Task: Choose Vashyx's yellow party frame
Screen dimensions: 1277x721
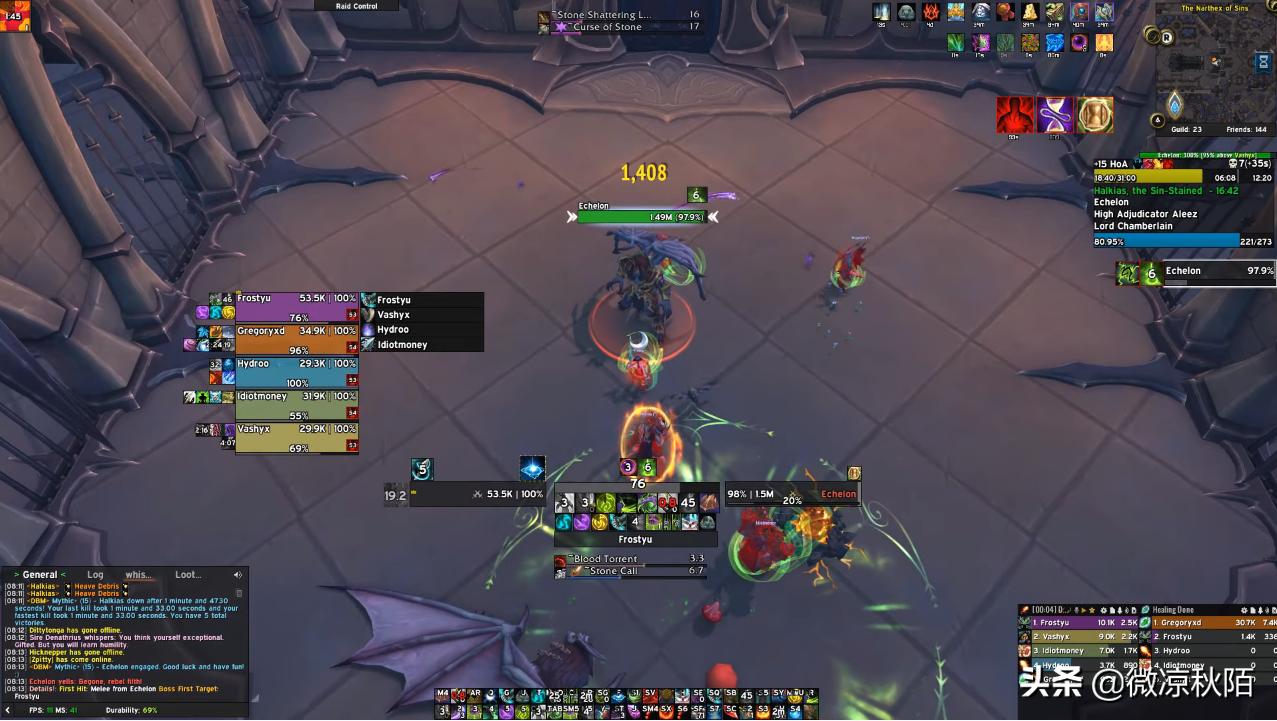Action: point(296,437)
